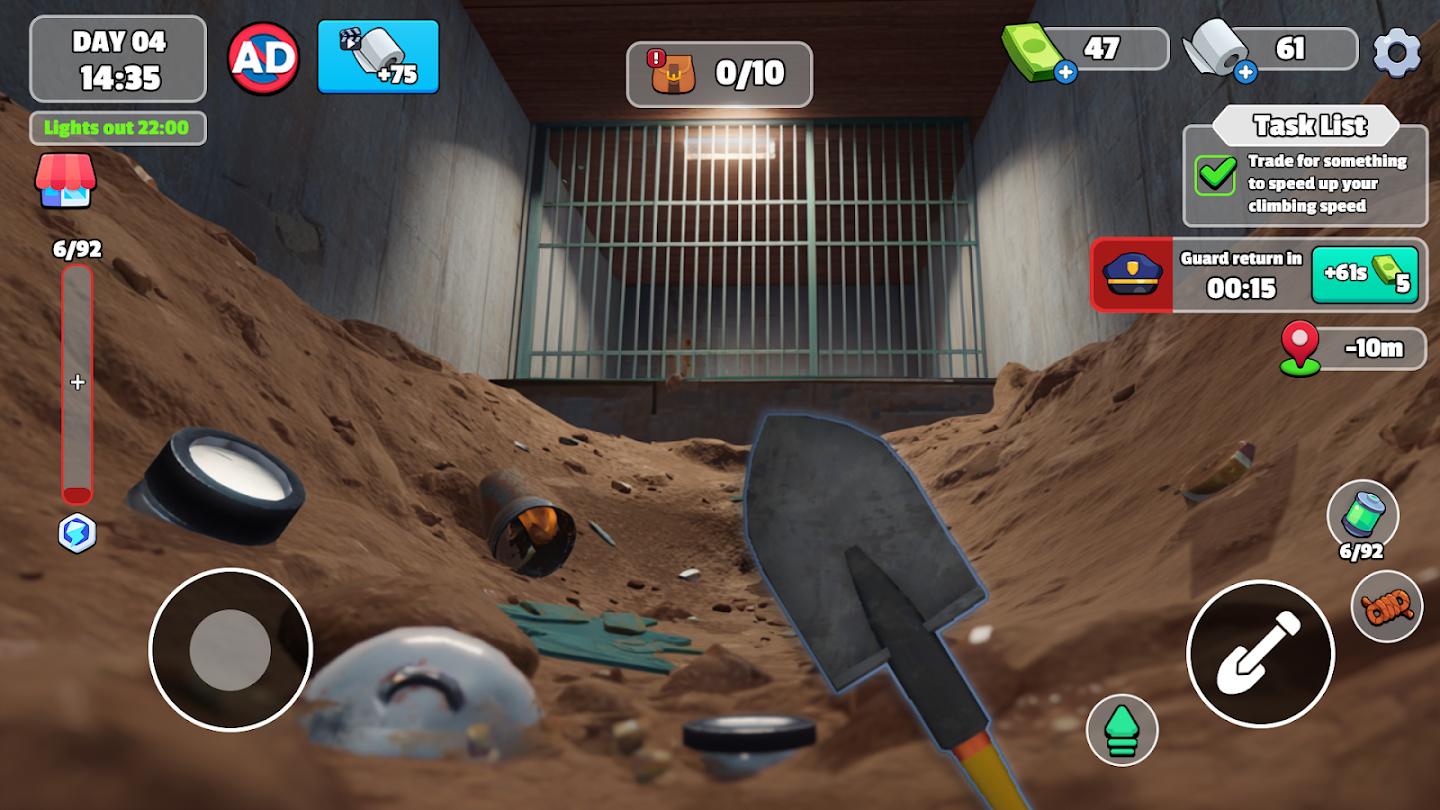
Task: Open the shop stall icon
Action: 65,180
